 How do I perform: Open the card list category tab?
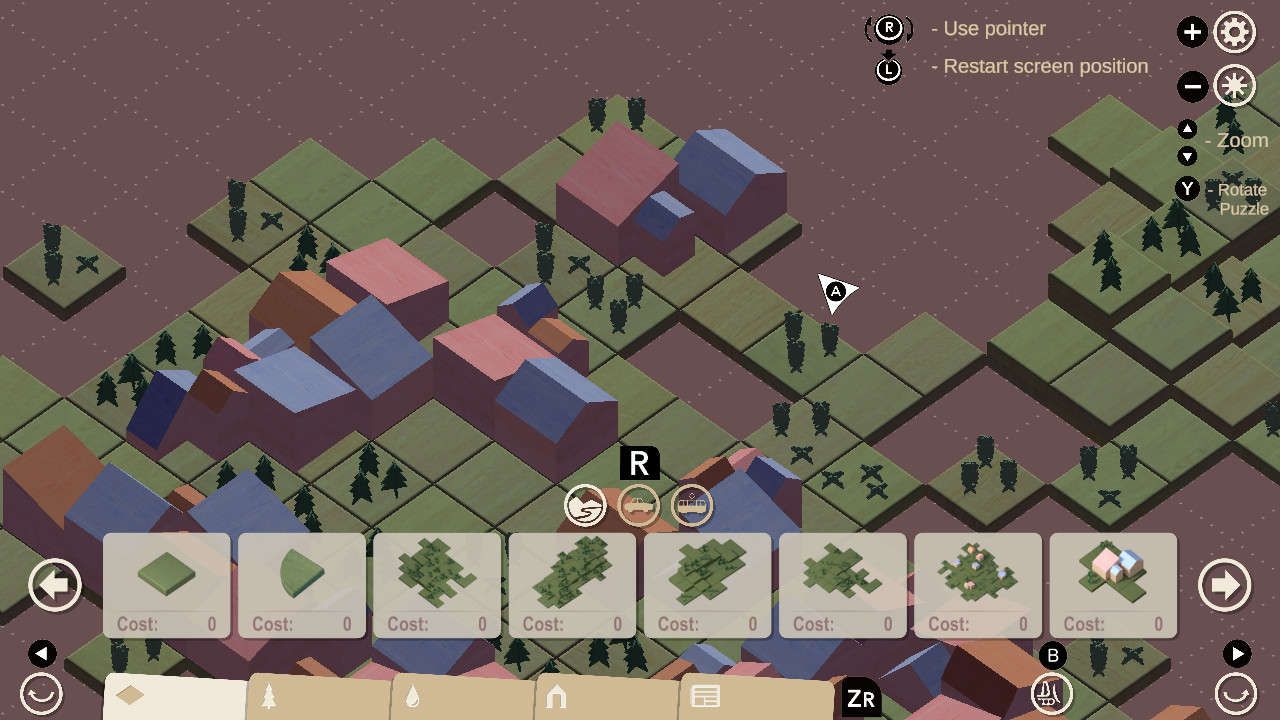705,697
